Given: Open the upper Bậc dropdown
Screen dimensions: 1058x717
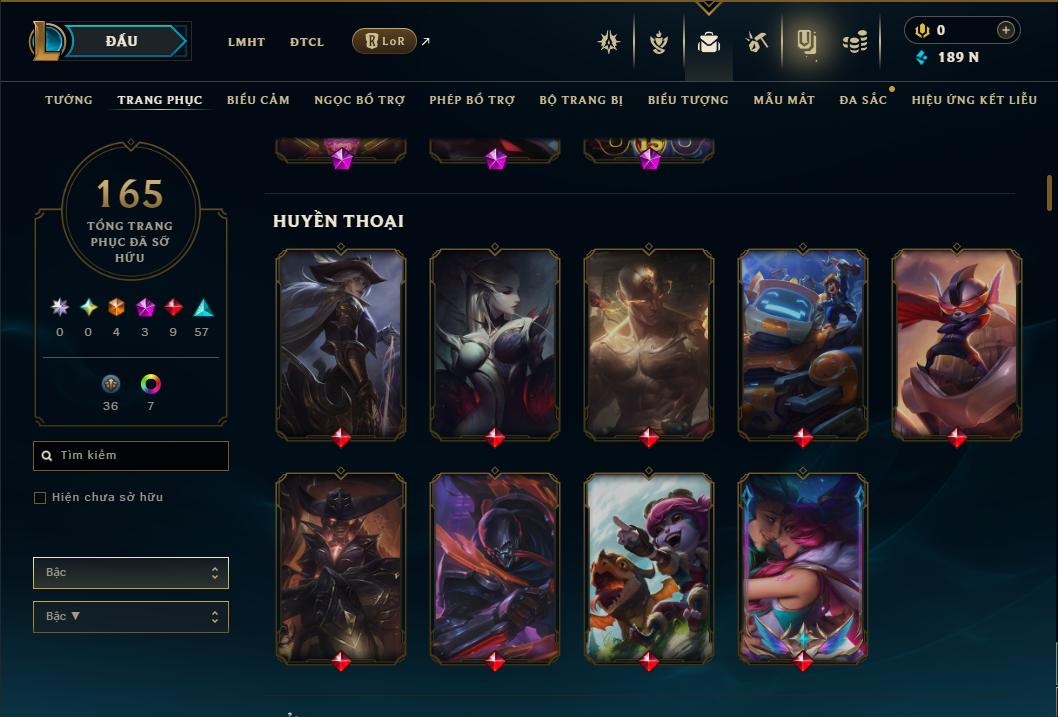Looking at the screenshot, I should [131, 573].
